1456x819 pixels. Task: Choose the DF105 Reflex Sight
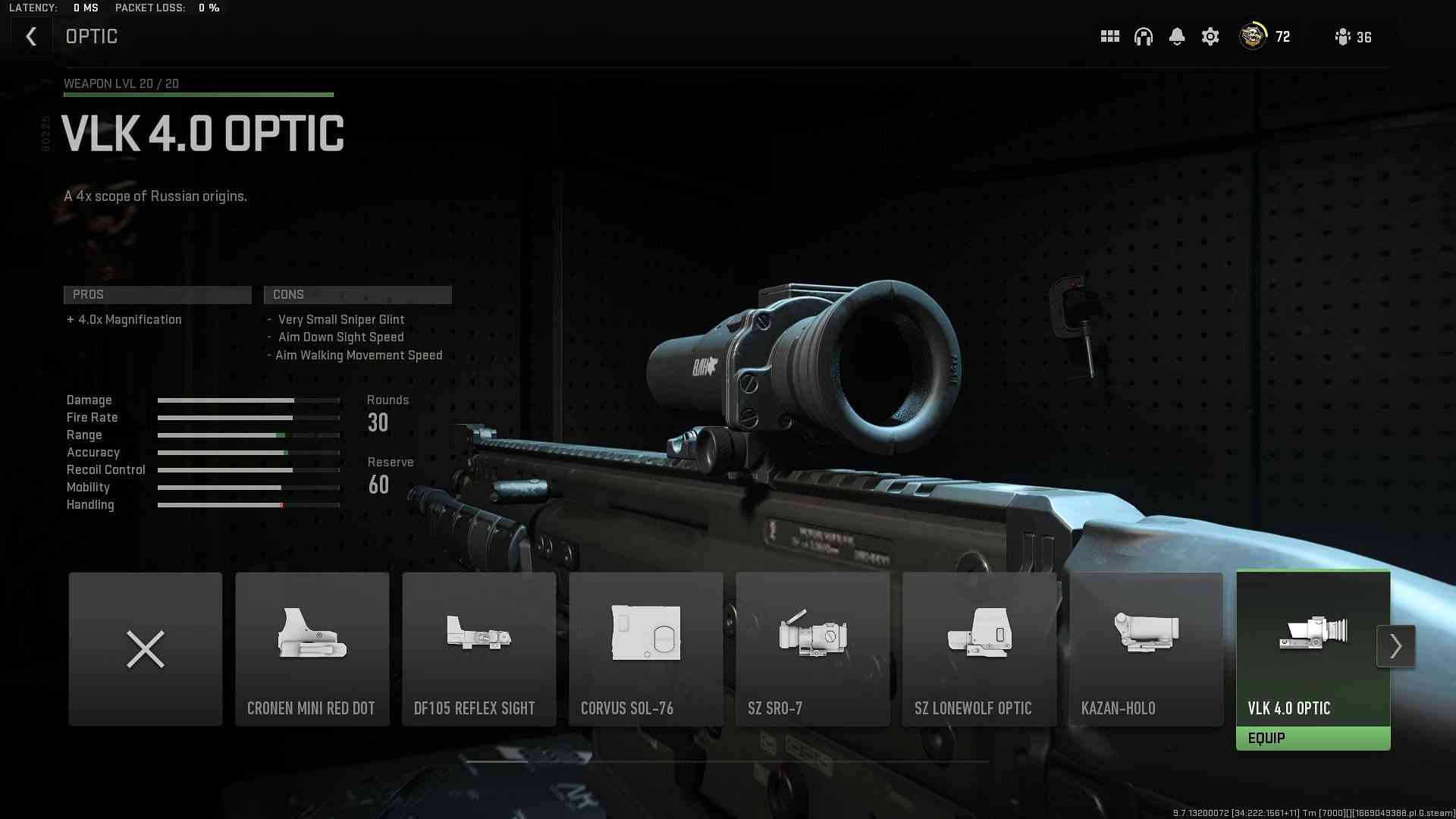[x=479, y=649]
